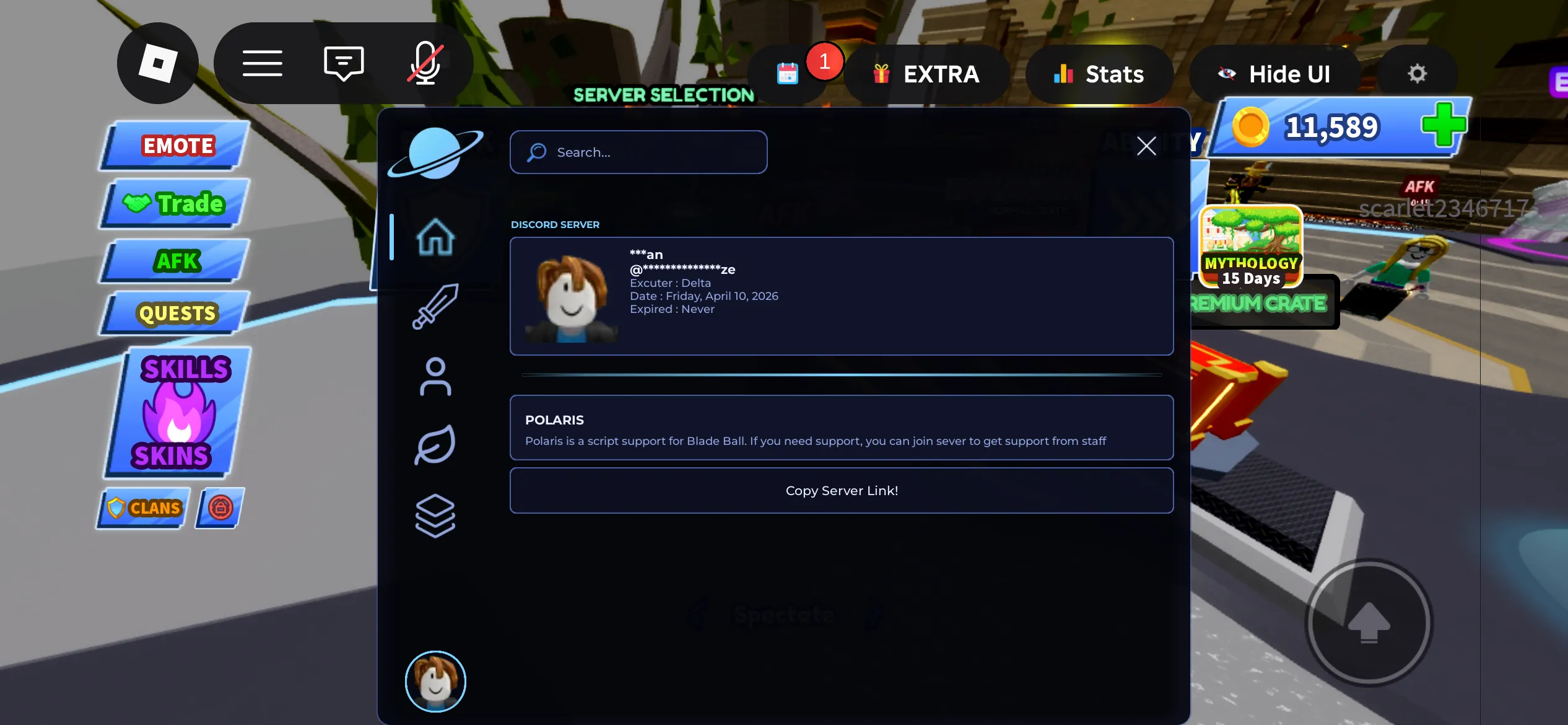
Task: Select the player person tab
Action: tap(435, 376)
